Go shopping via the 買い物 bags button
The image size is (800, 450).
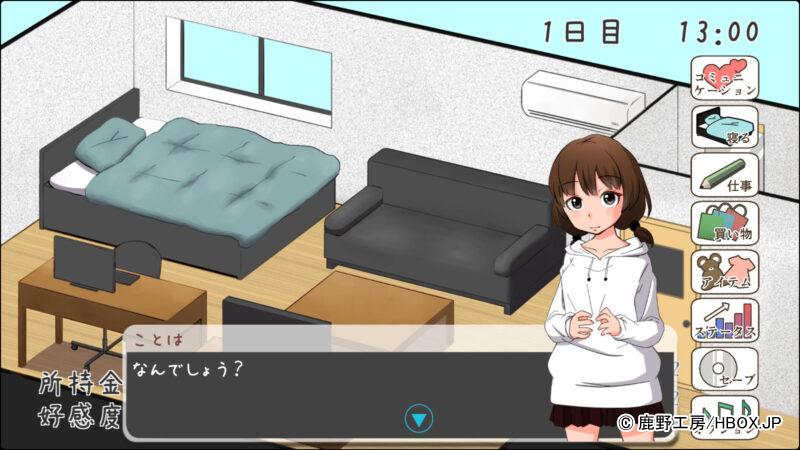click(725, 222)
